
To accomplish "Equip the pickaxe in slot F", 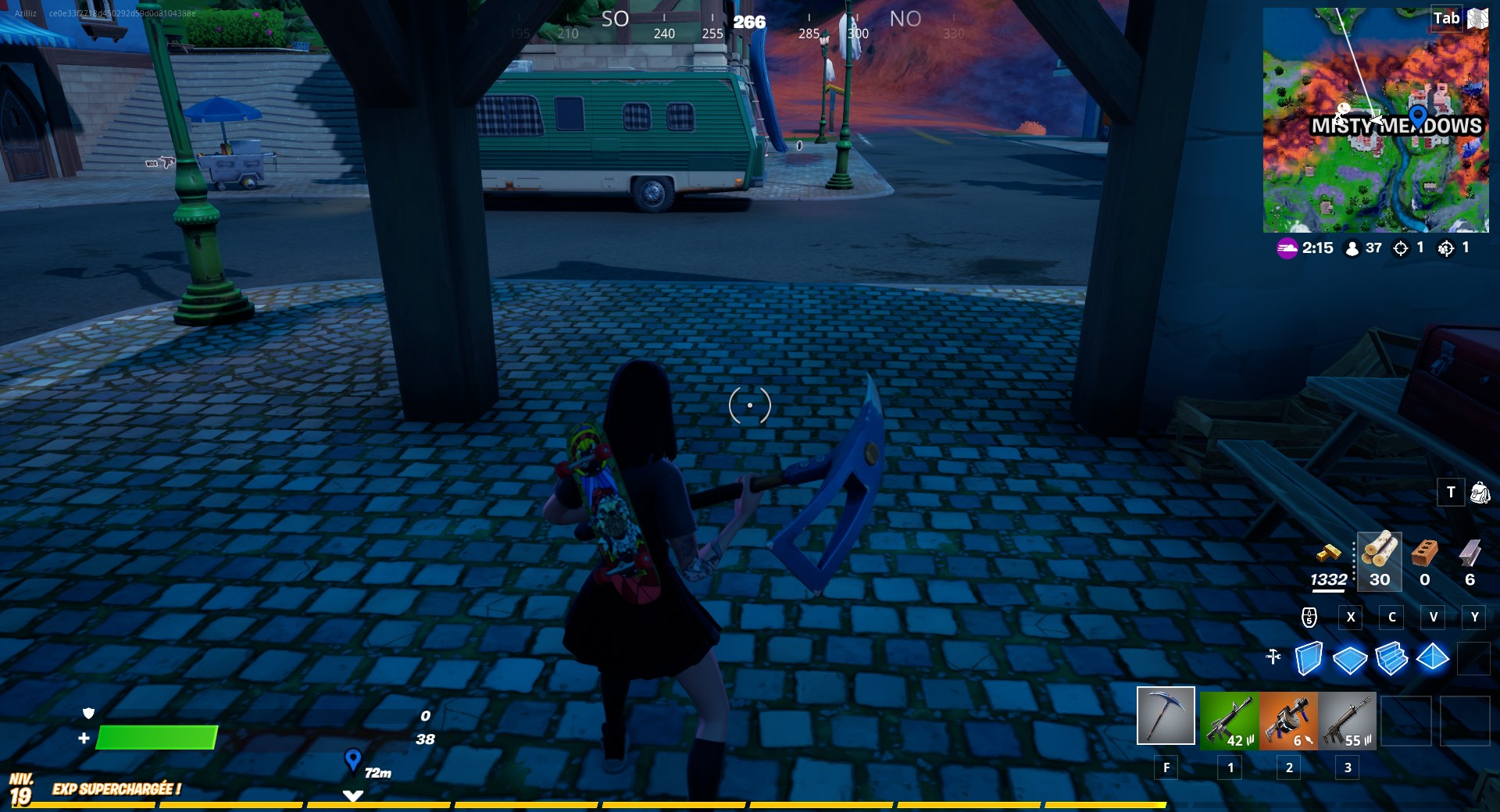I will tap(1166, 718).
